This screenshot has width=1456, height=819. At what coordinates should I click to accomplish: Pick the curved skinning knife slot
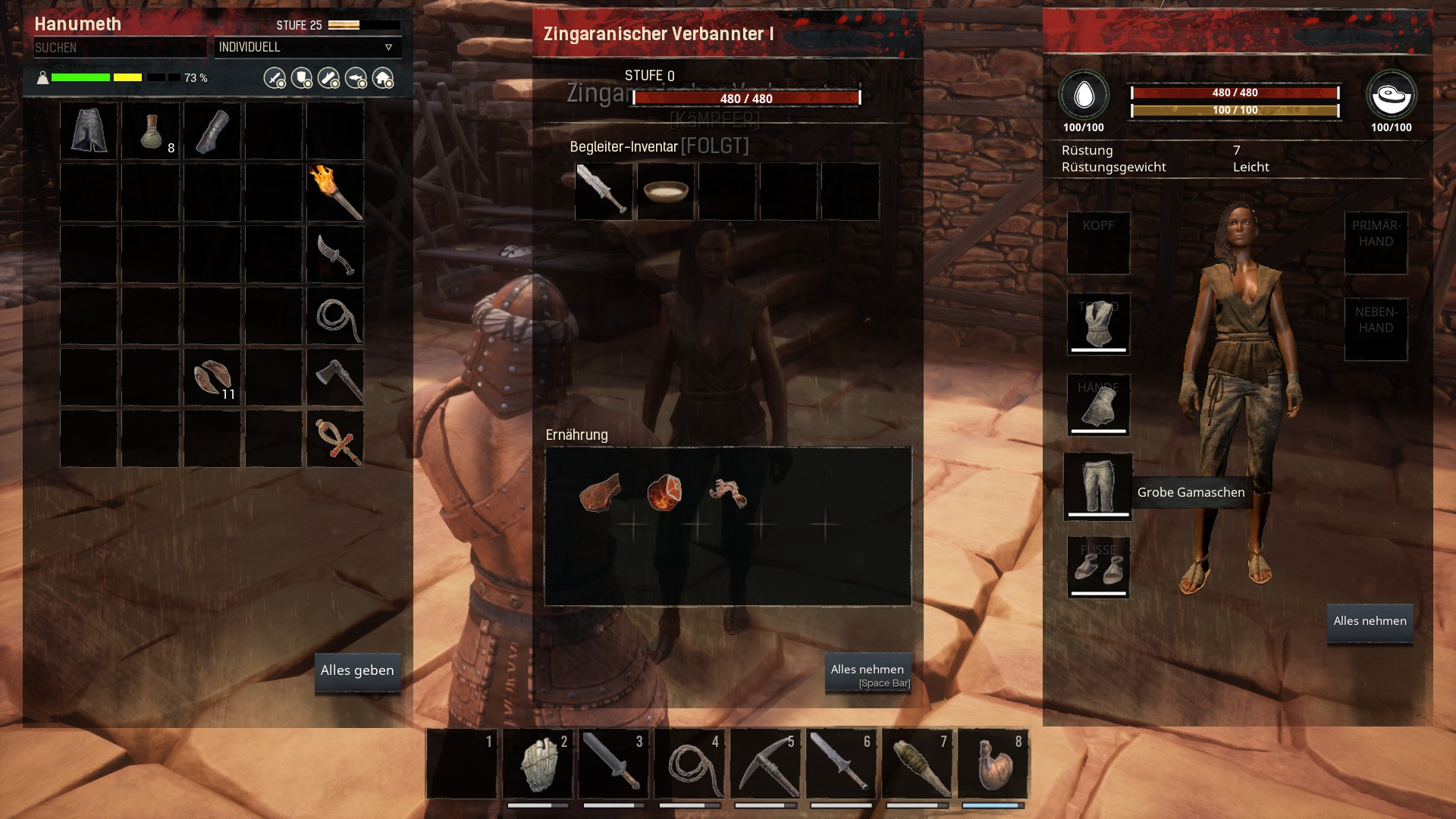335,255
